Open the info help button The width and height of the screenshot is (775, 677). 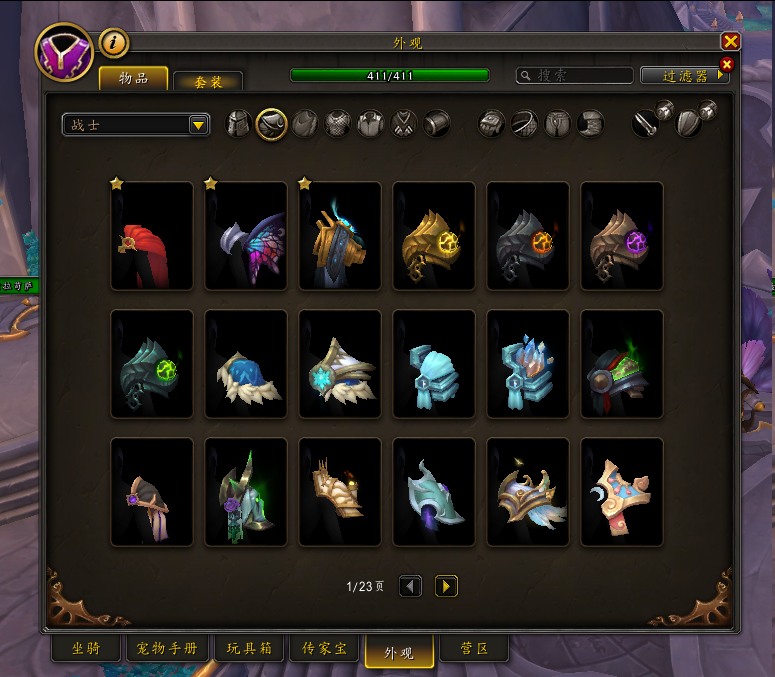[114, 43]
